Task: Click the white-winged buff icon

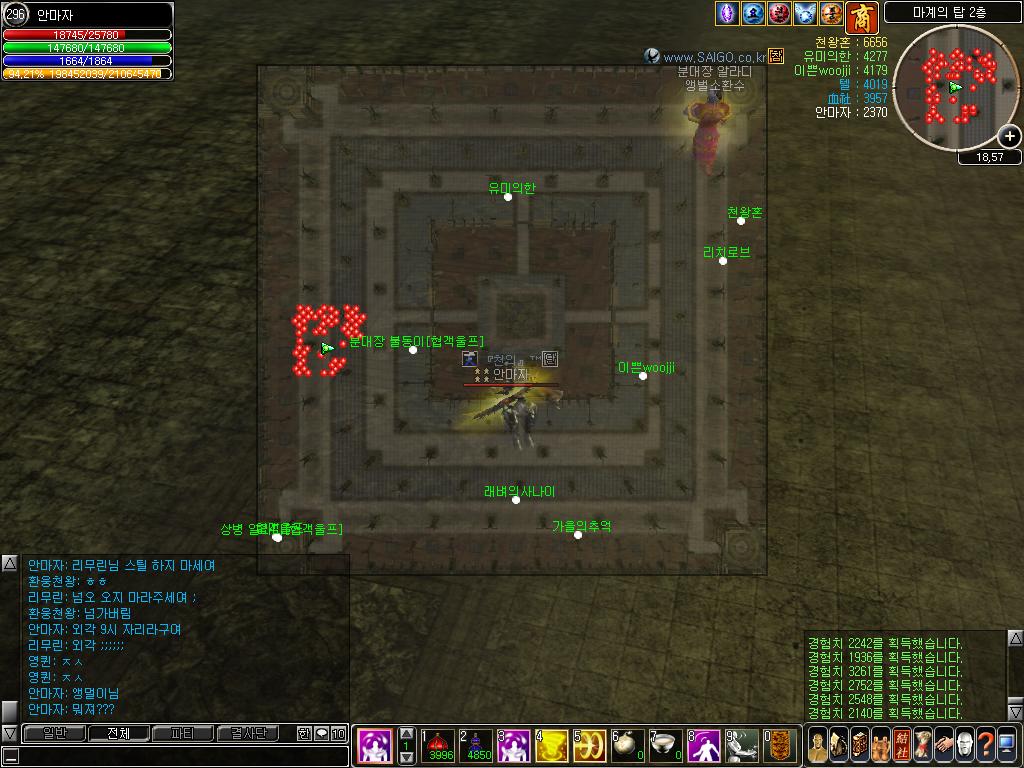Action: pyautogui.click(x=806, y=14)
